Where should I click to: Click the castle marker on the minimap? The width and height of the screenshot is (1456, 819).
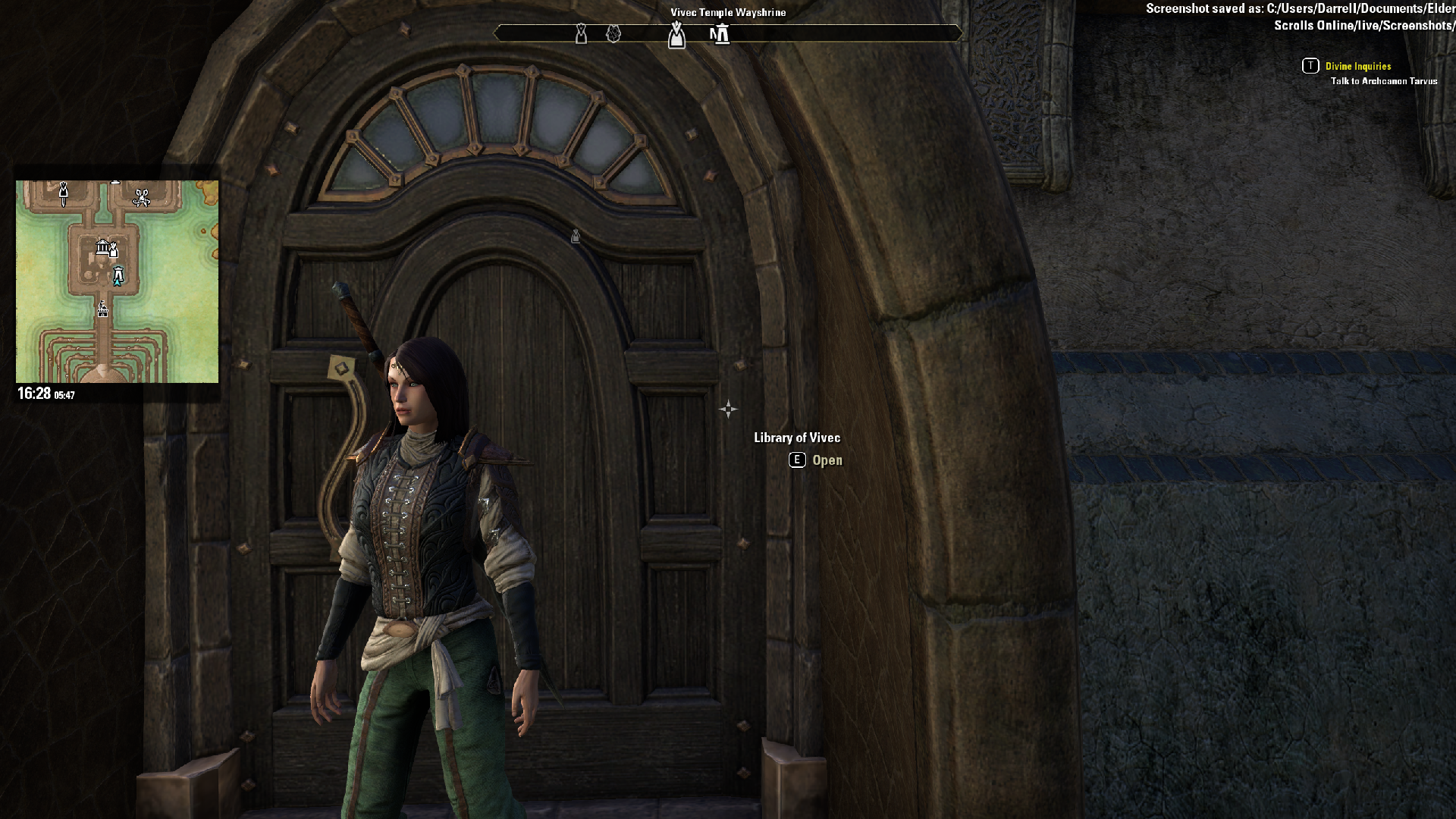point(102,309)
